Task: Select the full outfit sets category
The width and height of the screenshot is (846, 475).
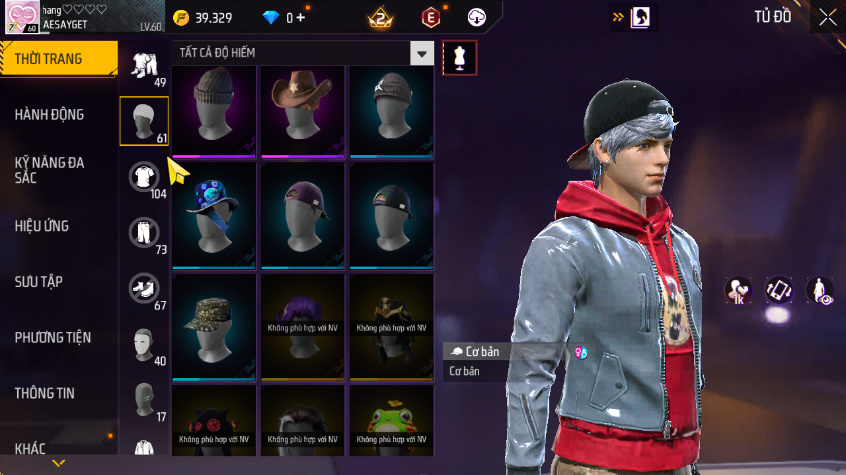Action: point(144,66)
